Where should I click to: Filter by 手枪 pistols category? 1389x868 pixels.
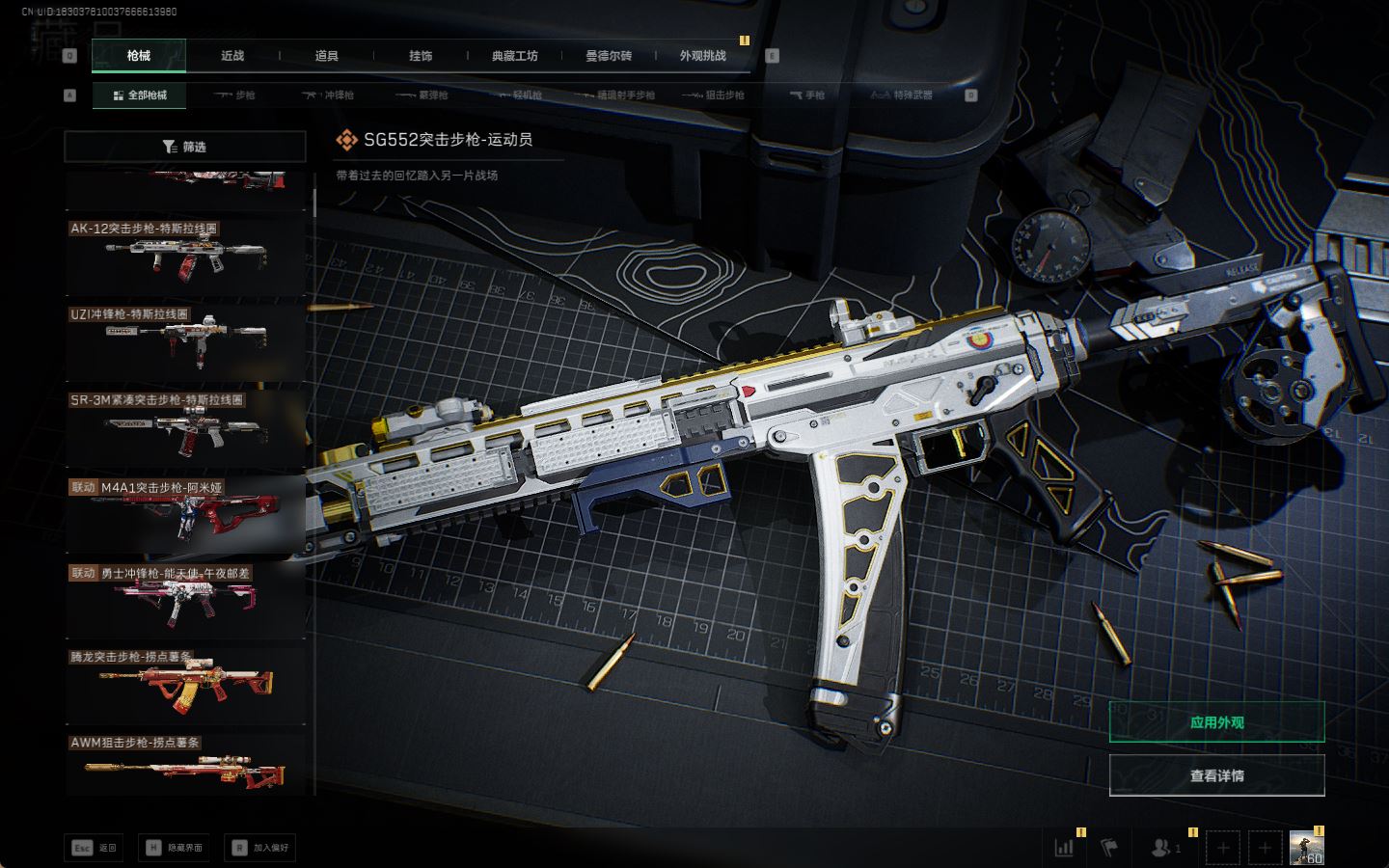[807, 95]
